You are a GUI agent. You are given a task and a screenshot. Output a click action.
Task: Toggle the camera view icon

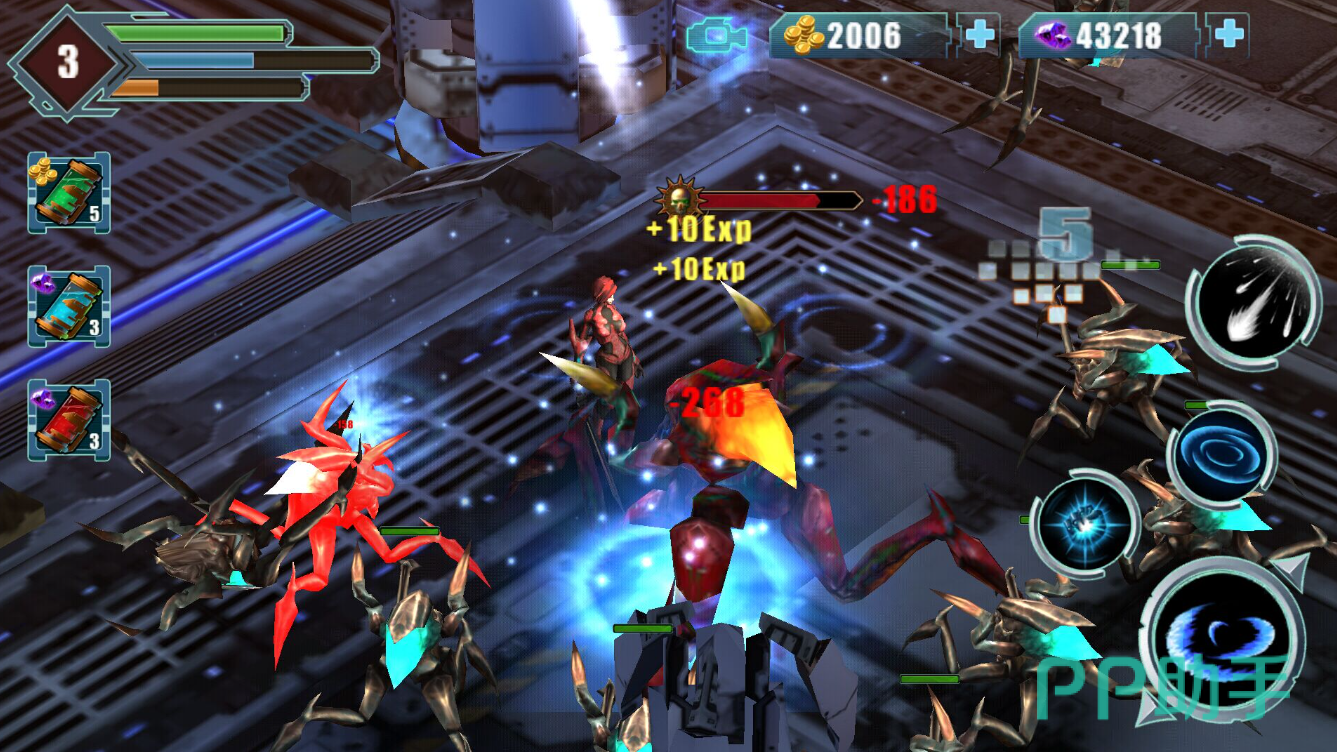(x=717, y=37)
